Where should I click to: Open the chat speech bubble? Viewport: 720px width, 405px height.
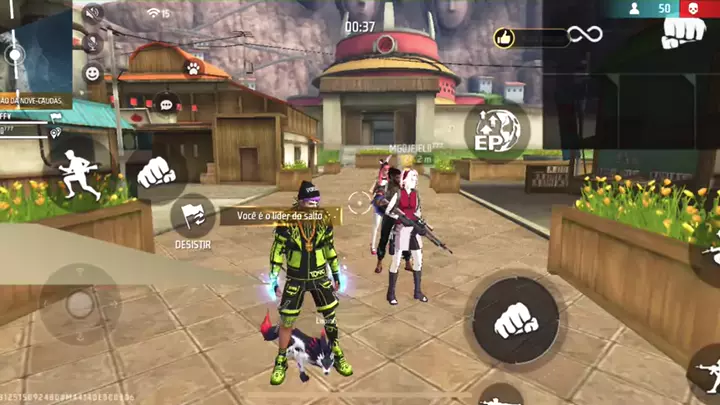166,102
